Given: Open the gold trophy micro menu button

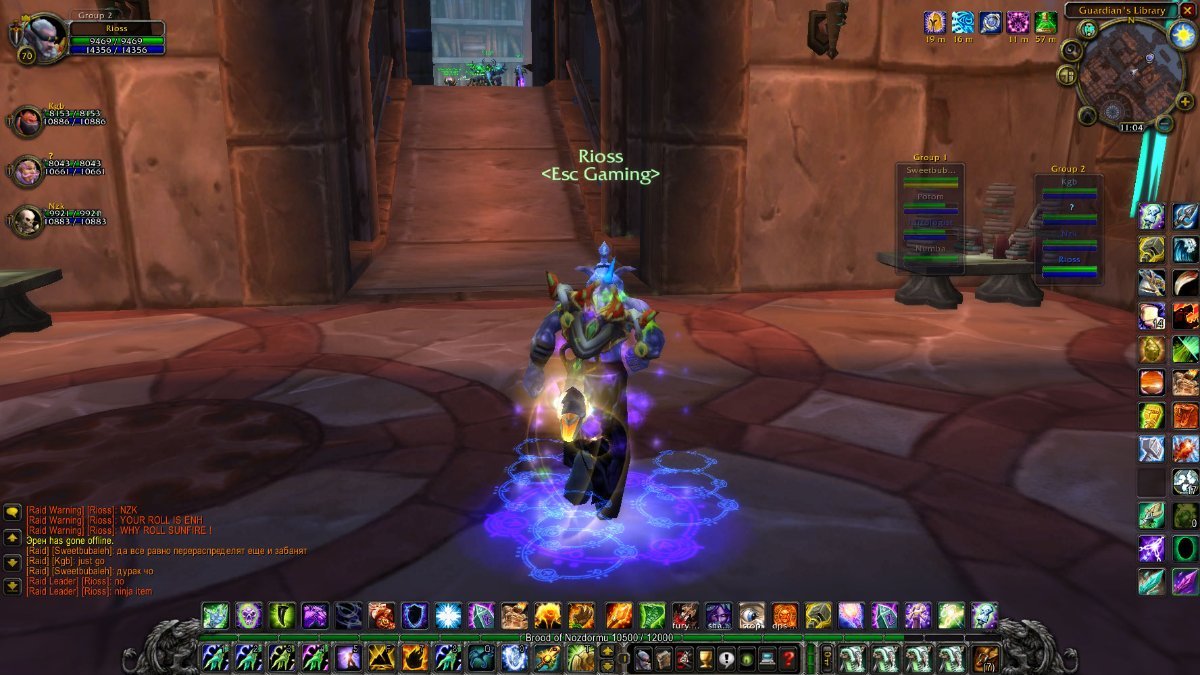Looking at the screenshot, I should 705,658.
